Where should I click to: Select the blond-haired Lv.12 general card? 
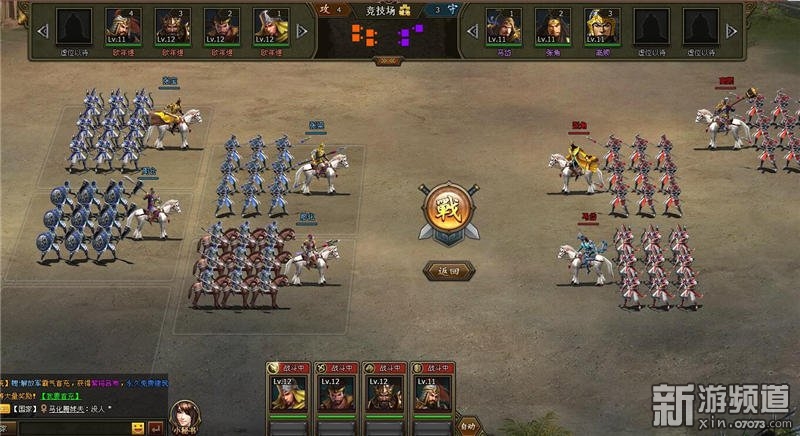coord(287,391)
